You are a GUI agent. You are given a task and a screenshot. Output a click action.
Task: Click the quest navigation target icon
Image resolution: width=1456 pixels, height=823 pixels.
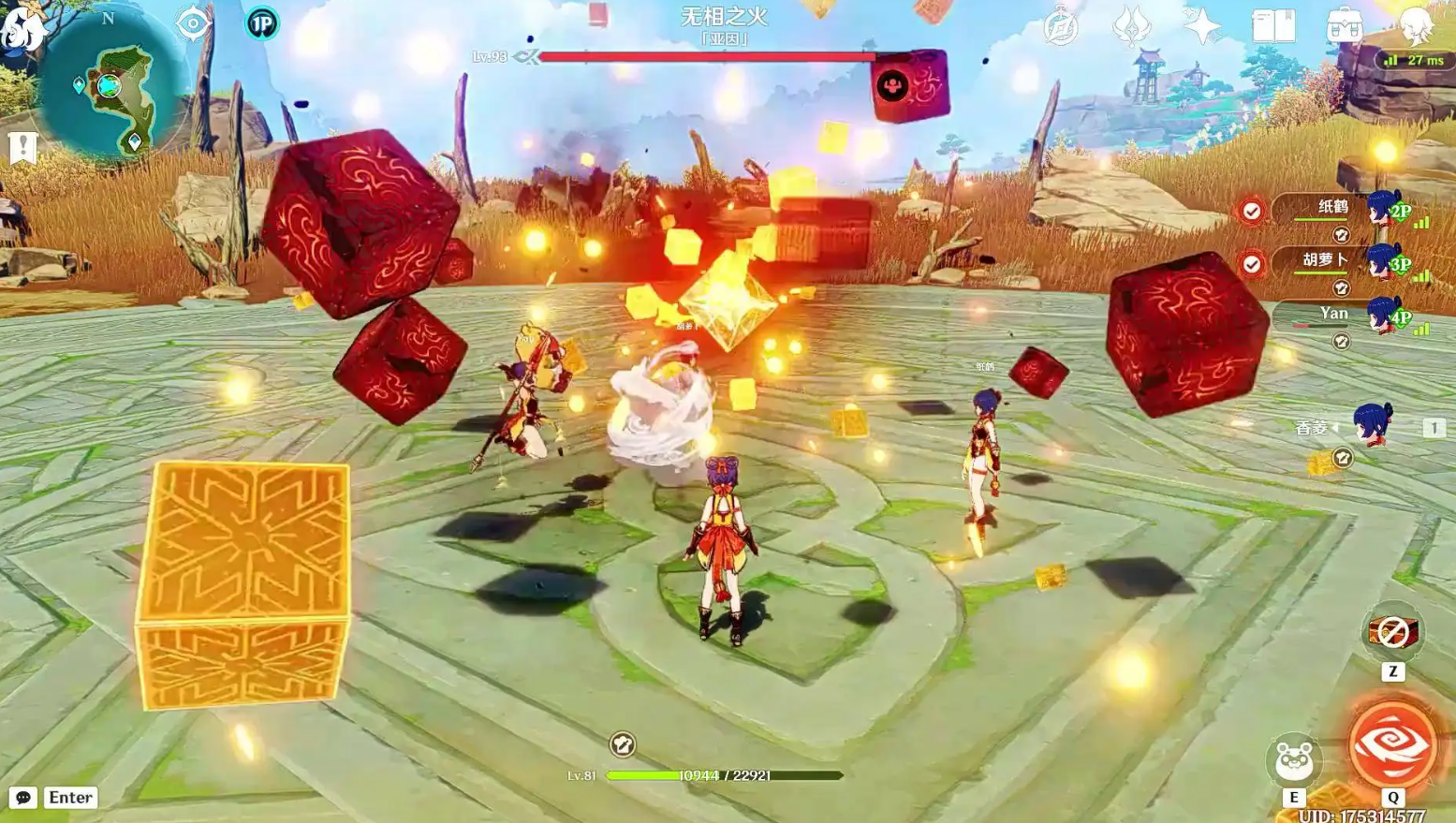point(193,23)
